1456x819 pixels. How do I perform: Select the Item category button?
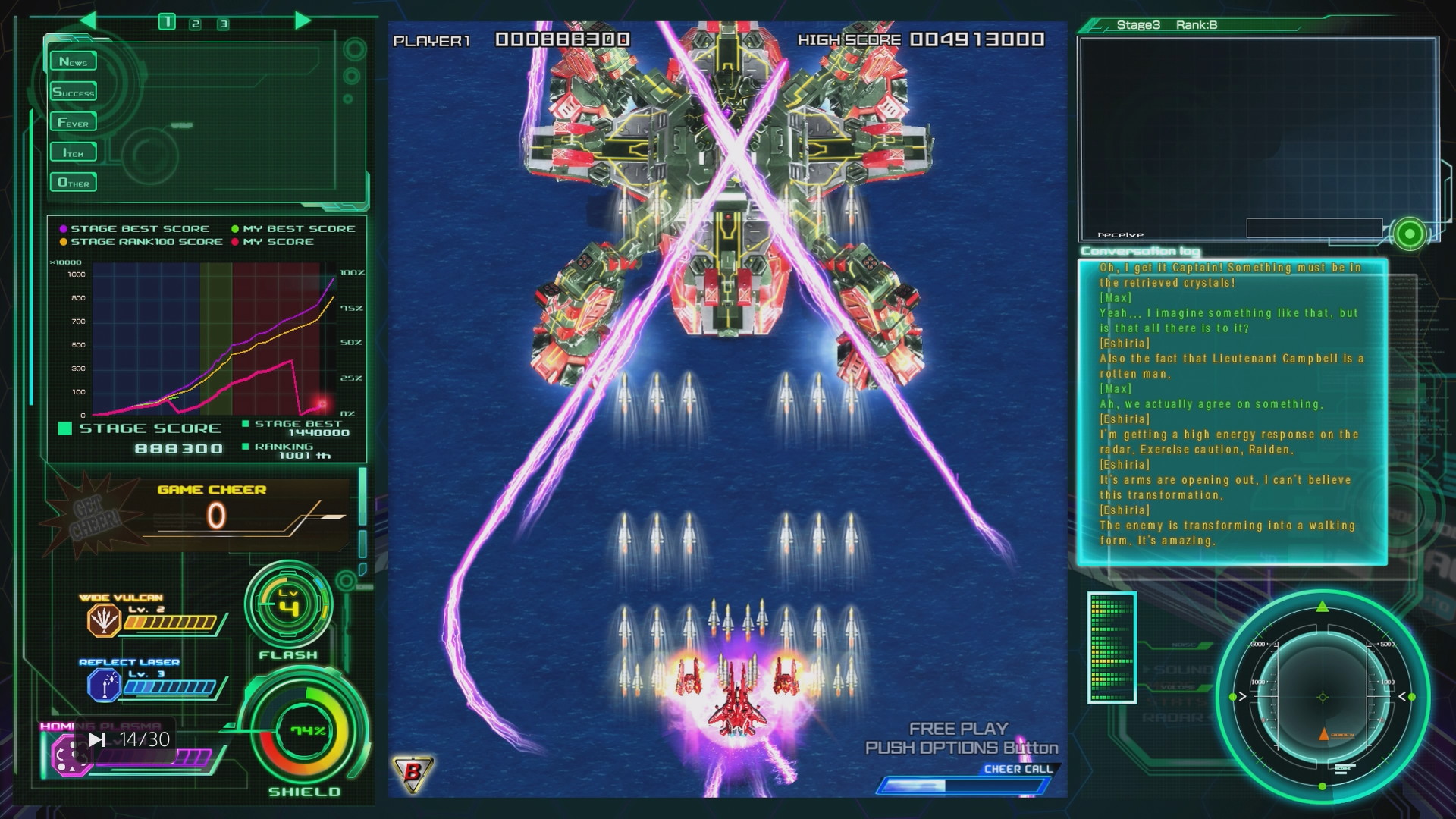point(73,152)
